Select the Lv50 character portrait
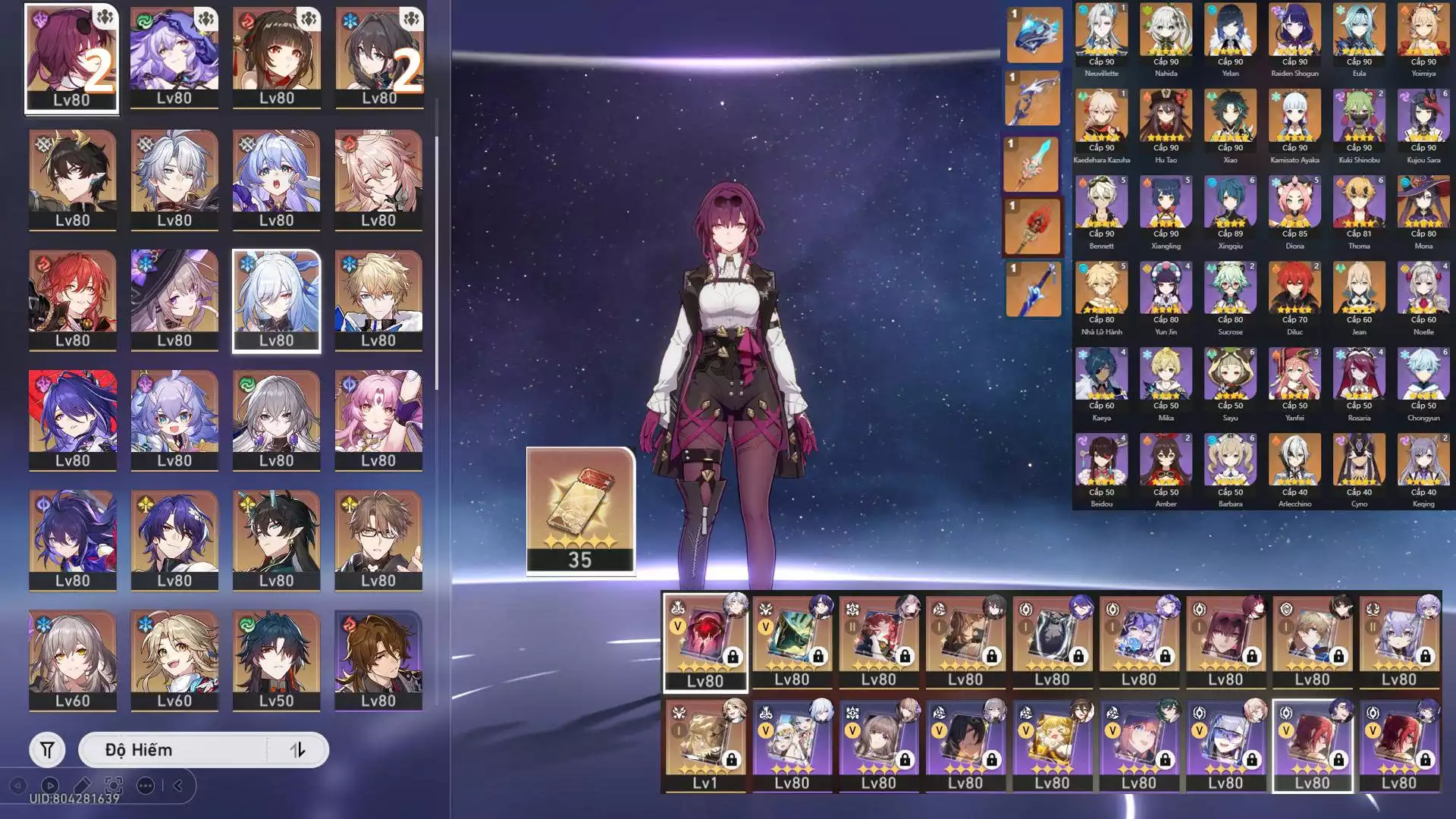 click(x=276, y=660)
